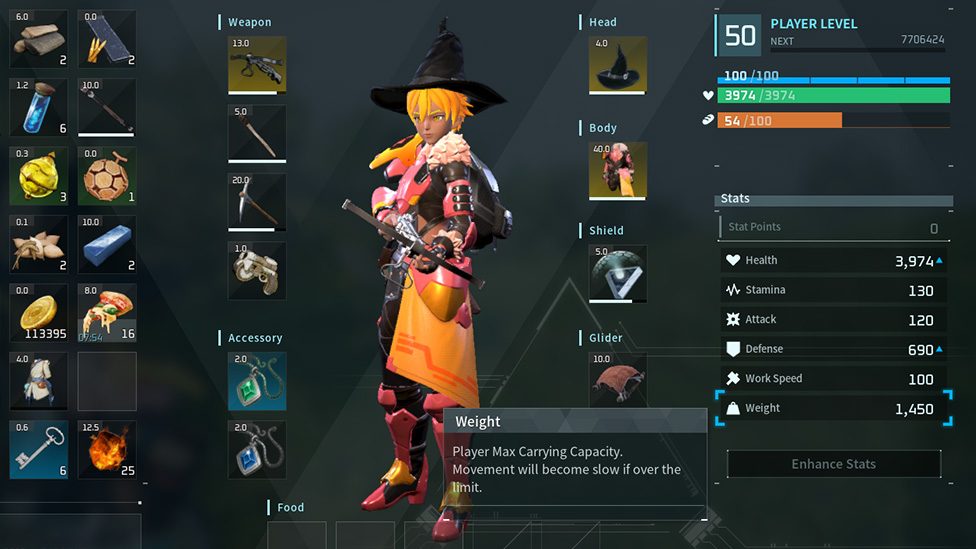Select the silver key item slot
Viewport: 976px width, 549px height.
(39, 449)
